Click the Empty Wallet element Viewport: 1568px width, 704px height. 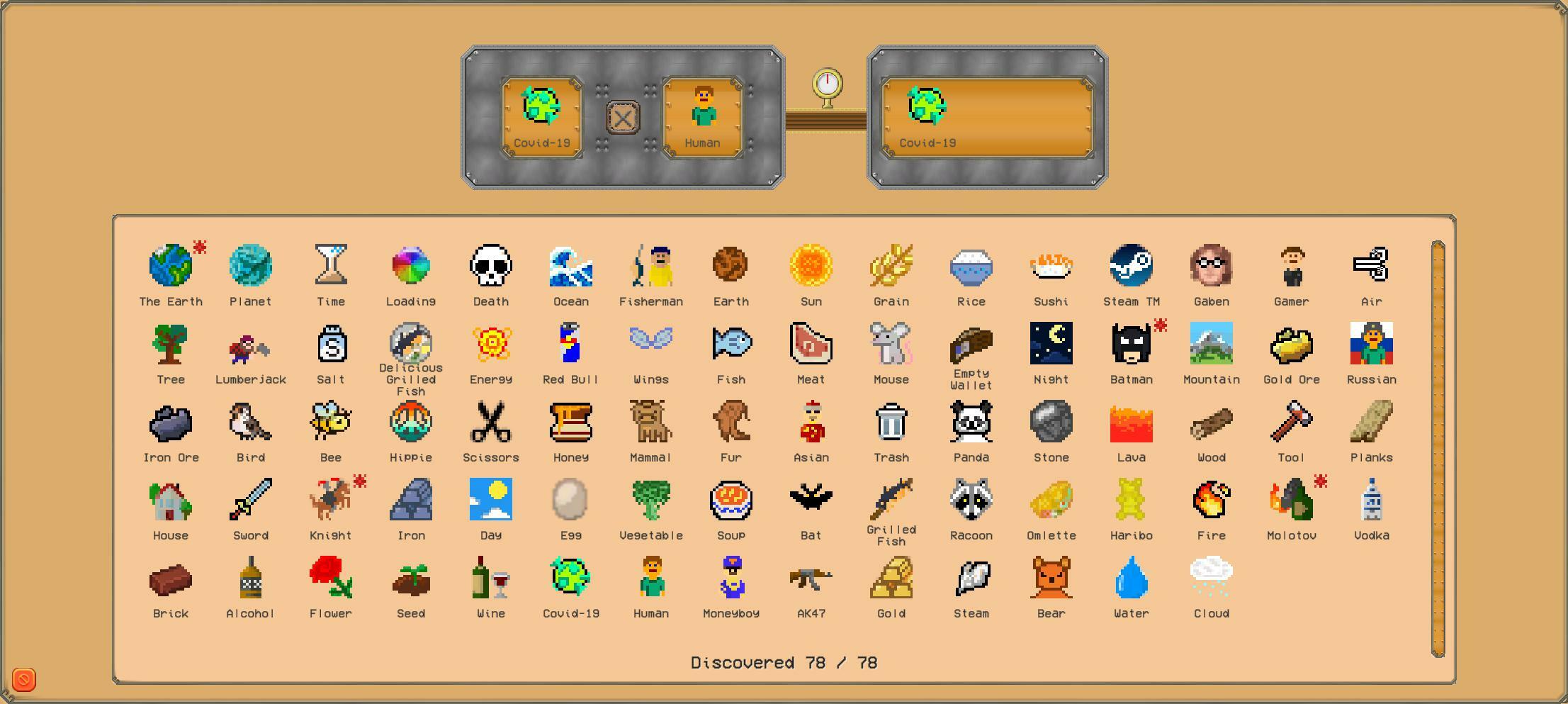coord(971,344)
